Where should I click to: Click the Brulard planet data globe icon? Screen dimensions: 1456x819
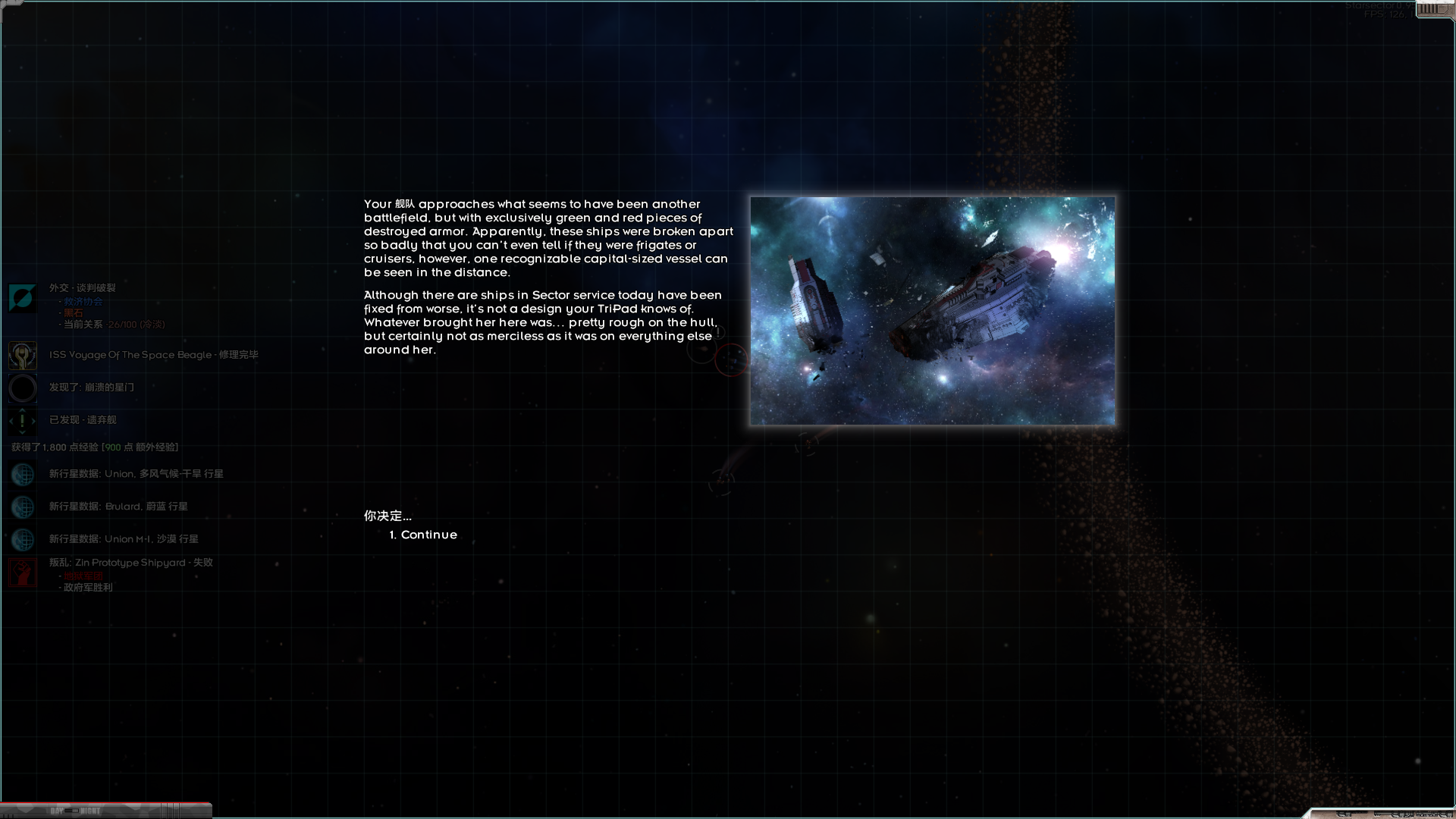(x=22, y=507)
